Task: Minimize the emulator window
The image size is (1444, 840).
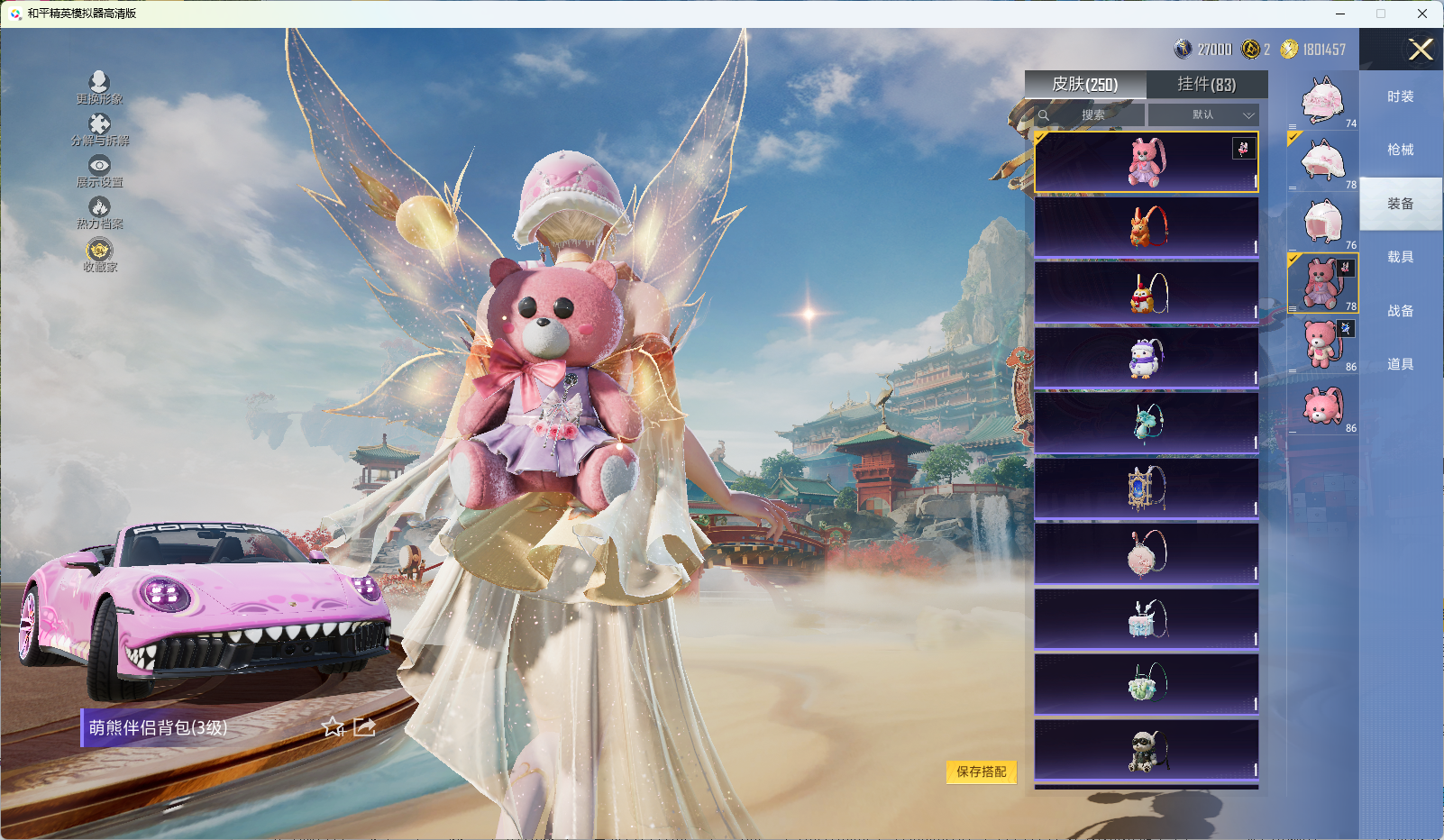Action: (x=1340, y=14)
